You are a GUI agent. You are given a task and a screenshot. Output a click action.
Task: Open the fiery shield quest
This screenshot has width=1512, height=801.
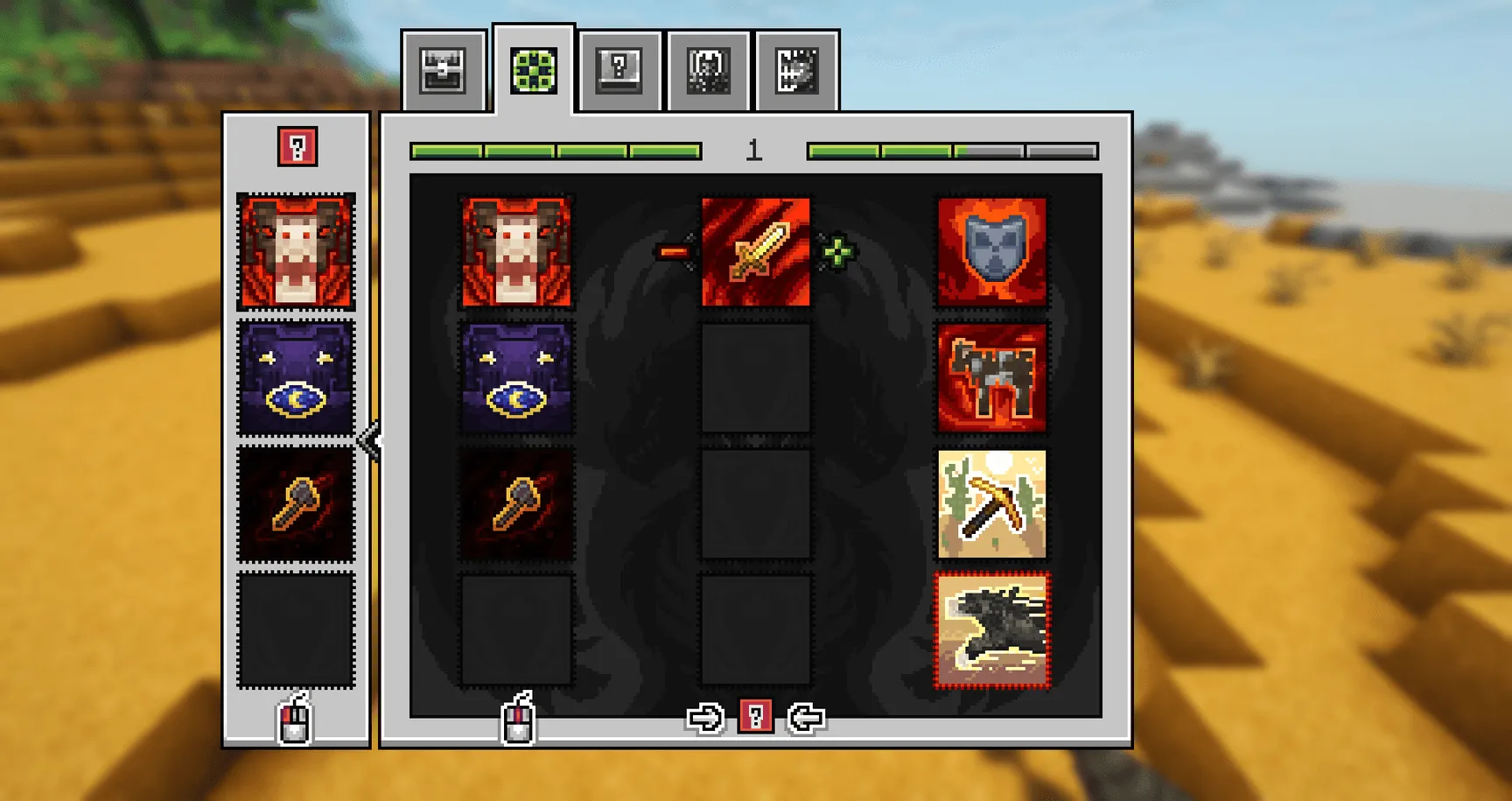pos(991,254)
